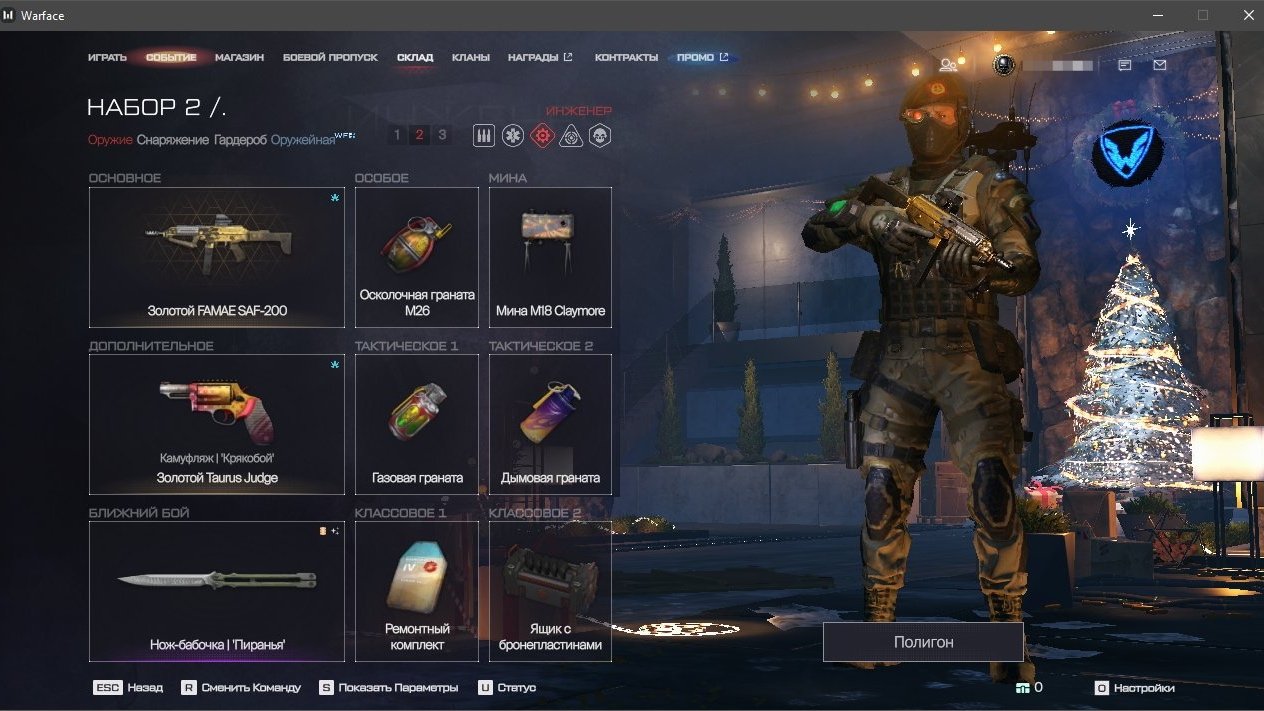
Task: Choose the Нож-бабочка 'Пиранья' melee slot
Action: [216, 591]
